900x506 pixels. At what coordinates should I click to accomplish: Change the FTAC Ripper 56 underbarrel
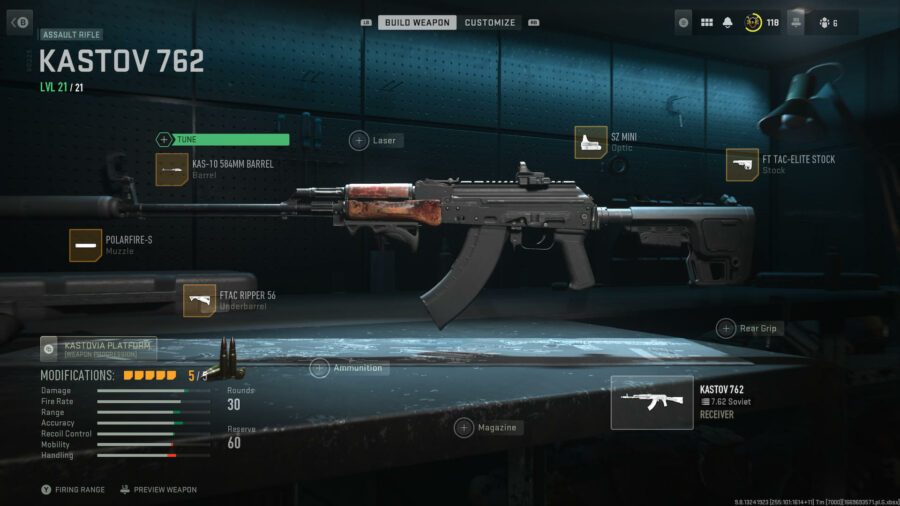coord(199,300)
